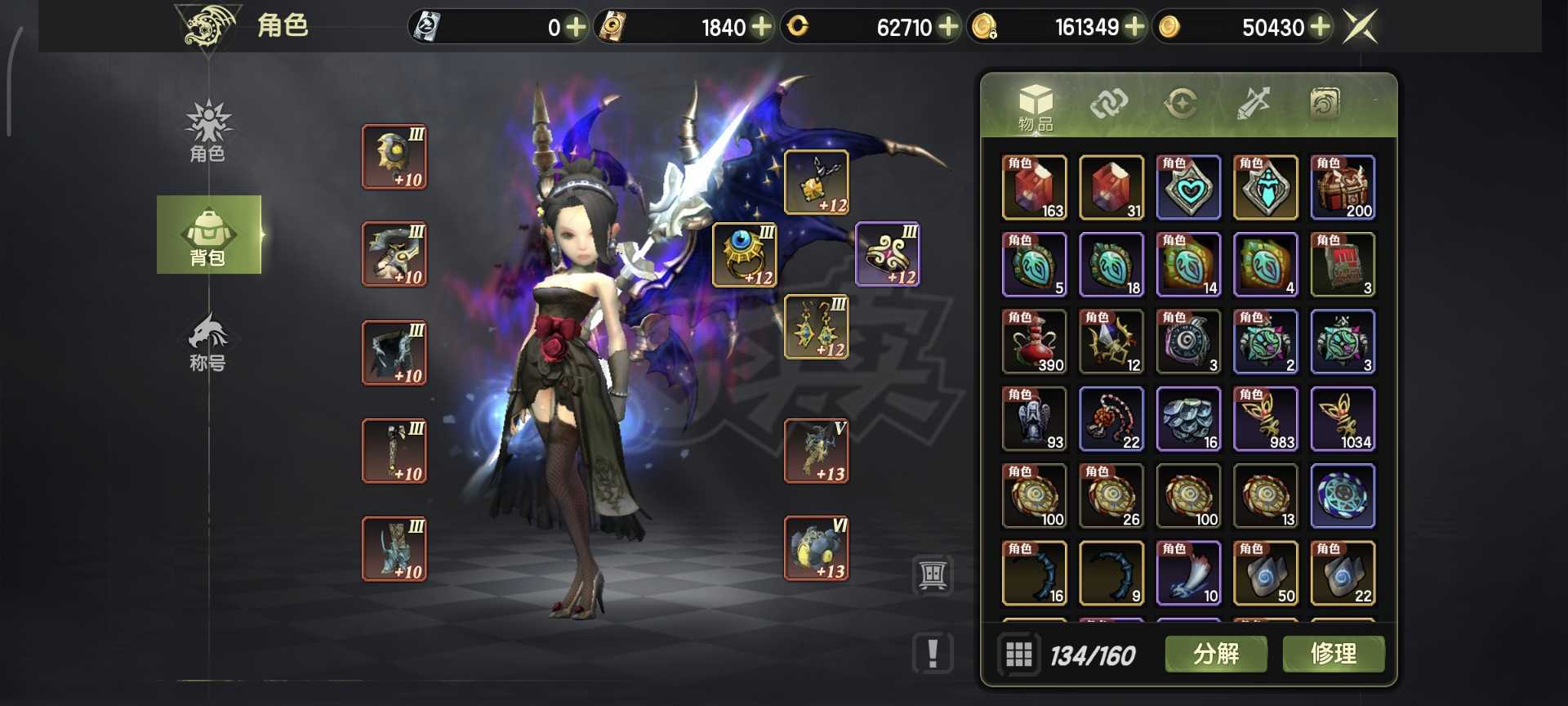Close the character screen with crossed swords
This screenshot has height=706, width=1568.
[x=1361, y=27]
